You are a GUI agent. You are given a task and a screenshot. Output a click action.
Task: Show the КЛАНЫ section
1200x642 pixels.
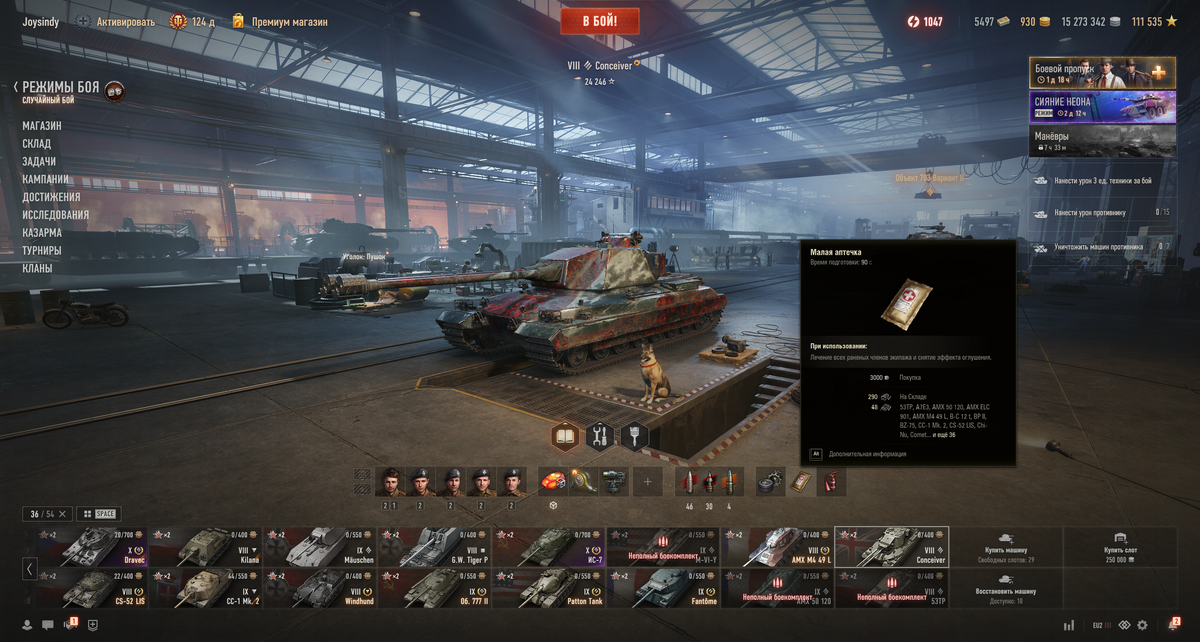(38, 269)
